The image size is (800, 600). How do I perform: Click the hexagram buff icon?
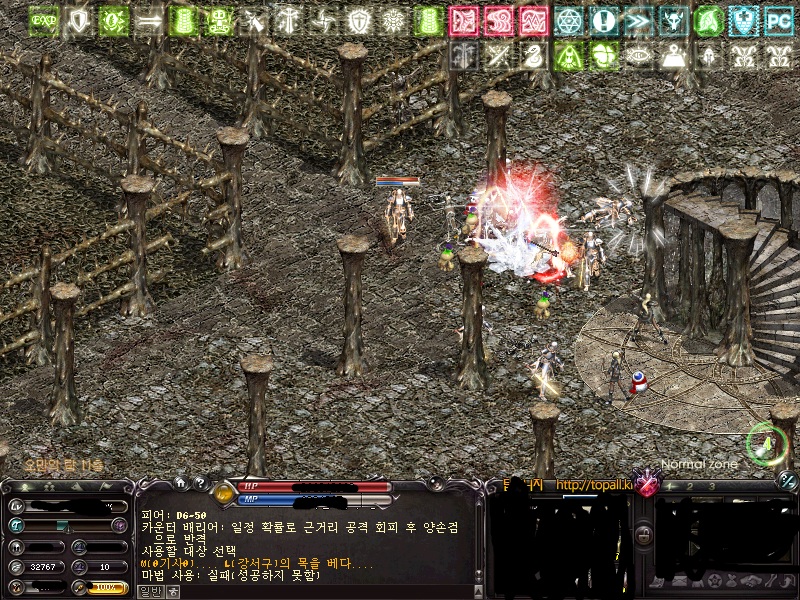tap(569, 20)
